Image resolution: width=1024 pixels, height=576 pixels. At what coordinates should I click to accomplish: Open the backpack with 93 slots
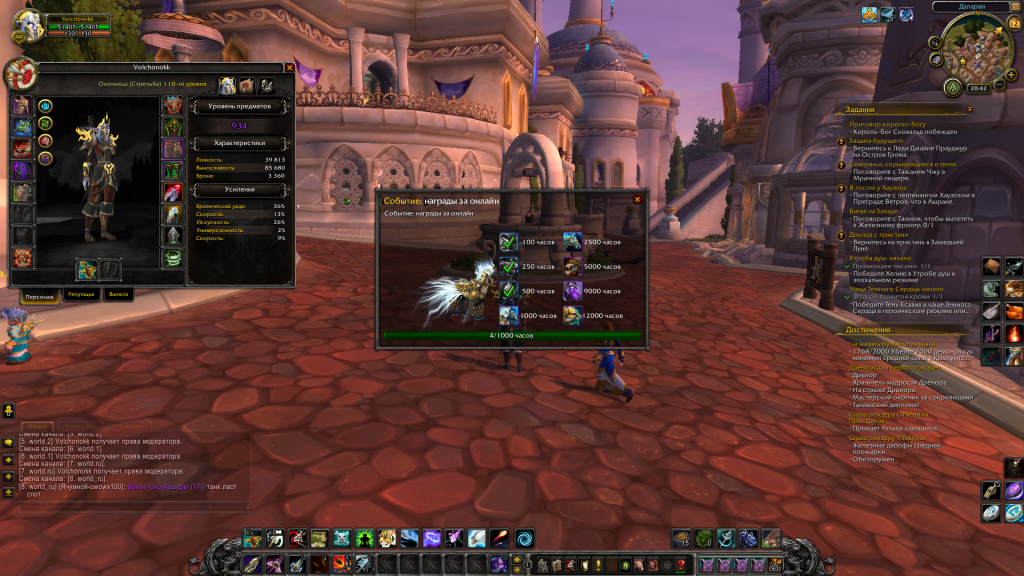click(x=774, y=566)
